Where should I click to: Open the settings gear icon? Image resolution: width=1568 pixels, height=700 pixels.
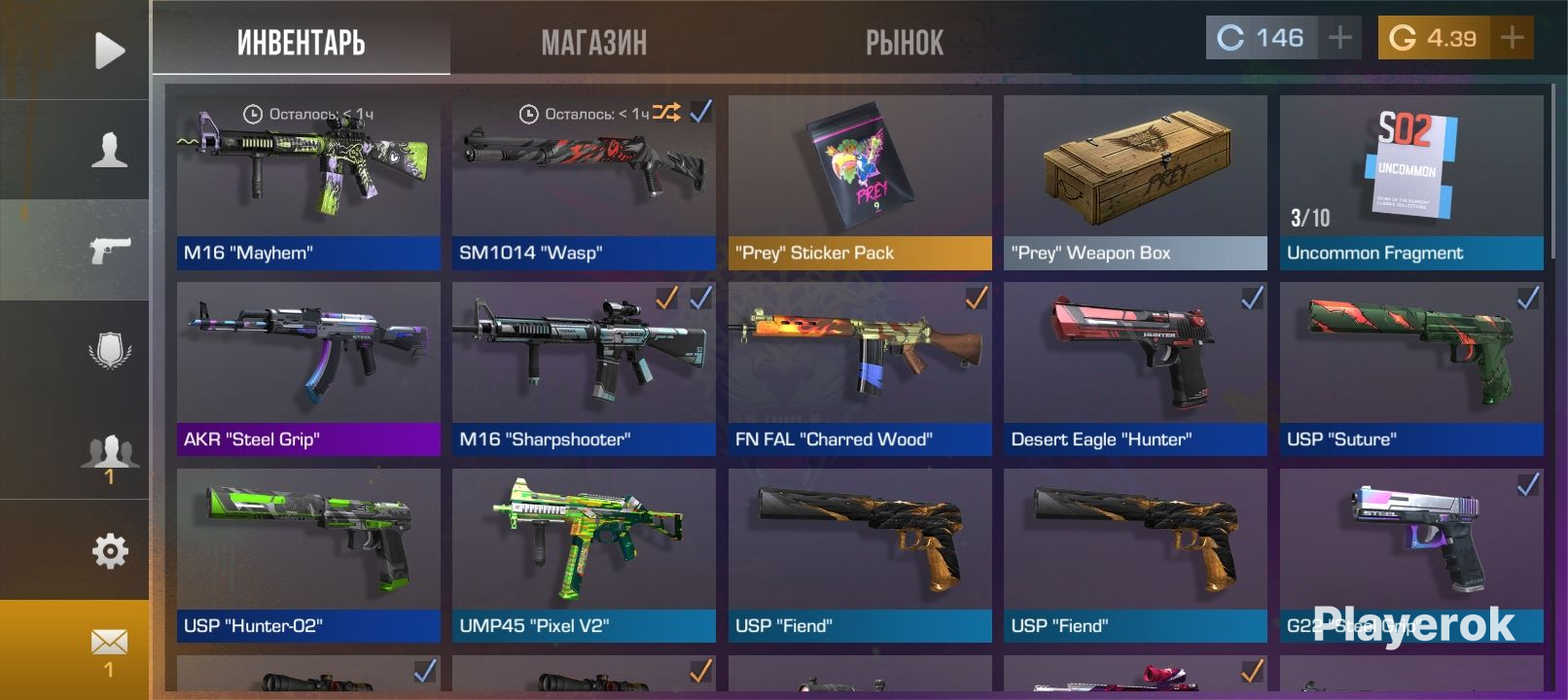click(x=109, y=551)
